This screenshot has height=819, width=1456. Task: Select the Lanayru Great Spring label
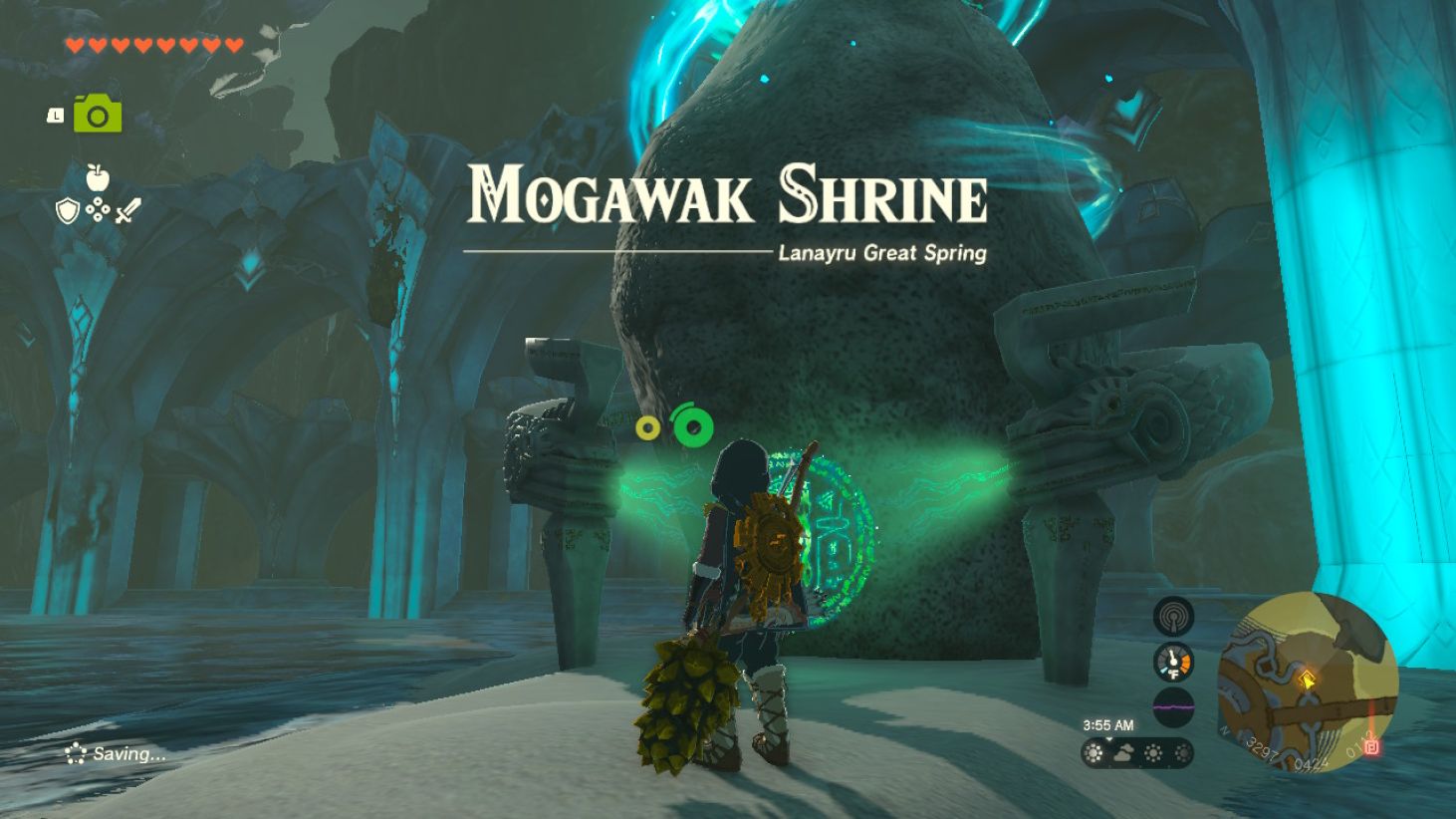click(882, 254)
